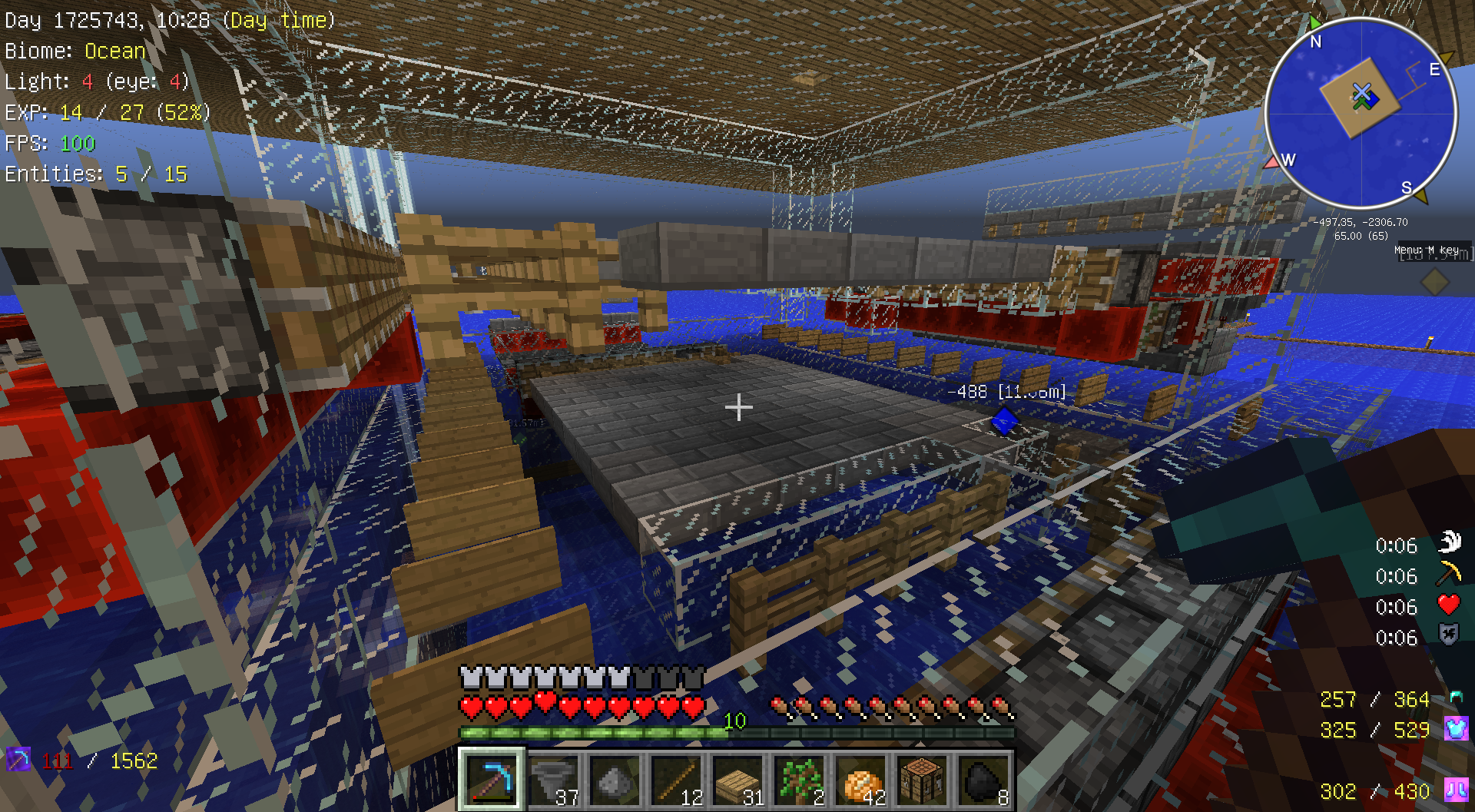Select the hopper stack of 37
Screen dimensions: 1475x812
[554, 780]
